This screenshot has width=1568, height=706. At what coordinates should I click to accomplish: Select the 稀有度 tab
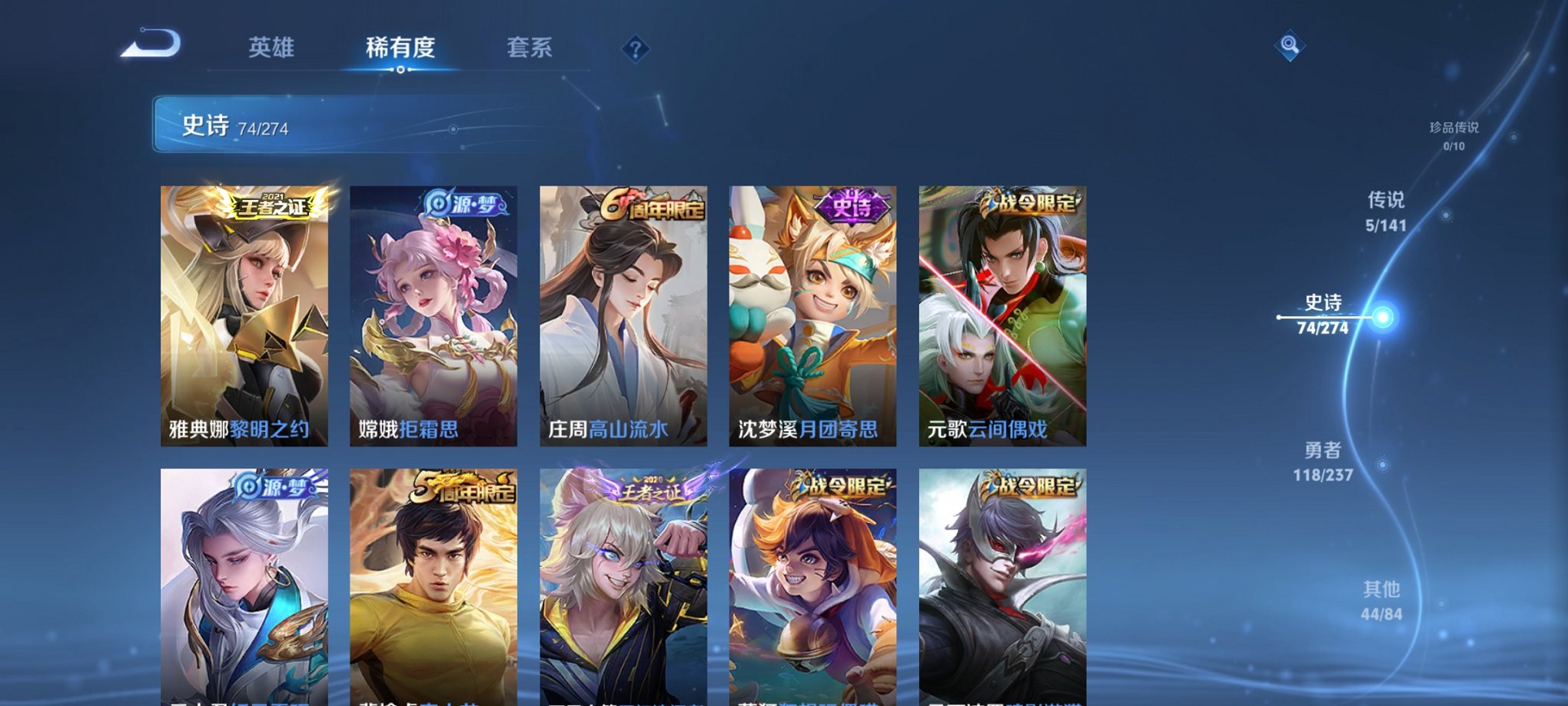(x=400, y=48)
